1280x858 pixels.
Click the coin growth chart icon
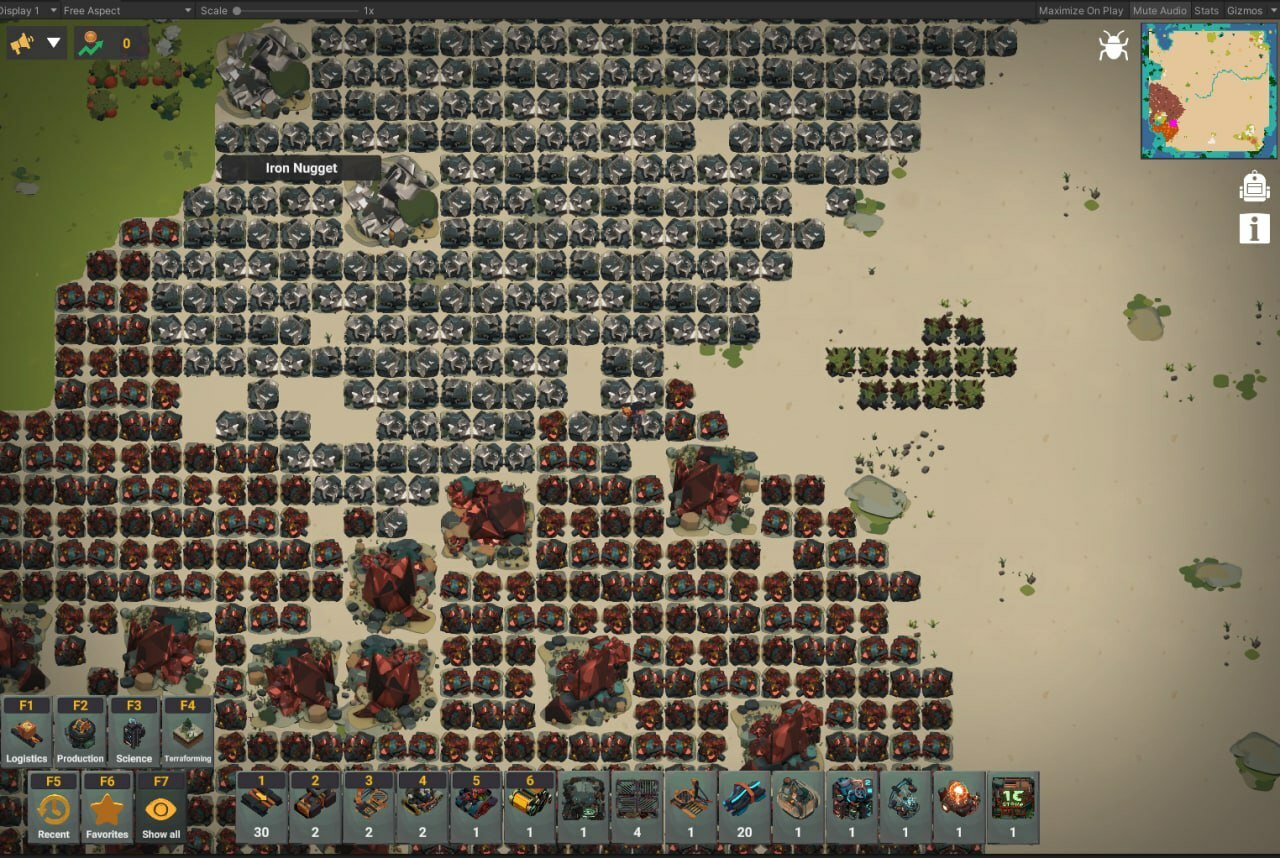(92, 43)
